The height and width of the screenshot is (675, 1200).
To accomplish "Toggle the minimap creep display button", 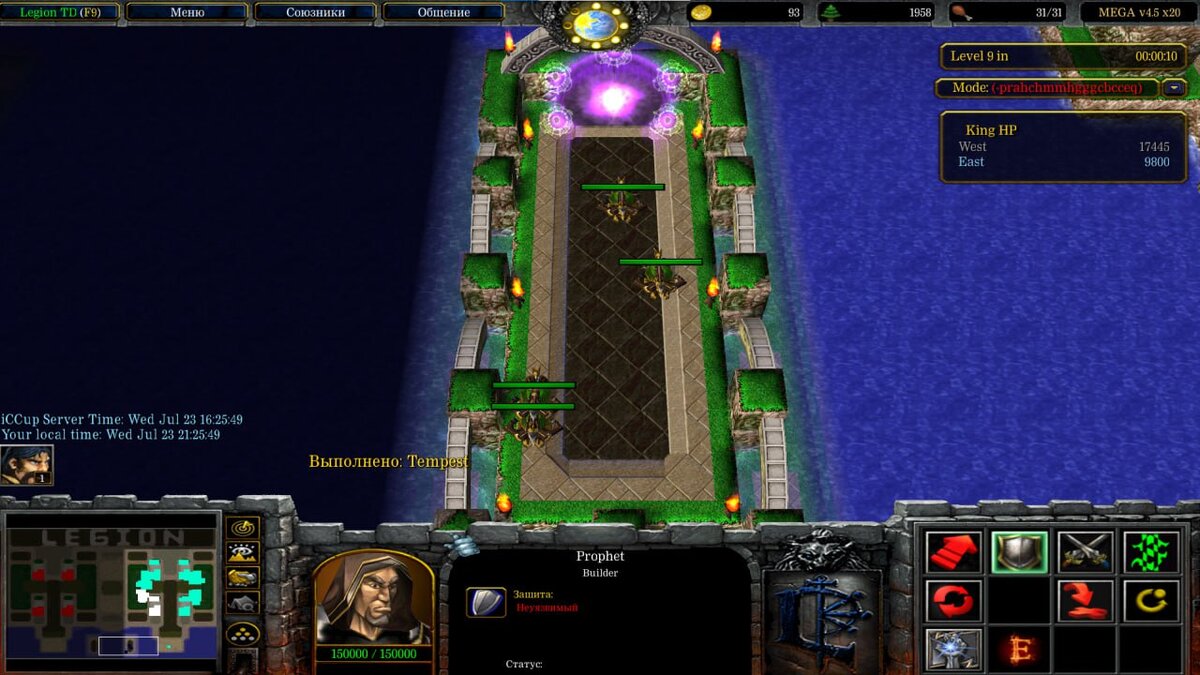I will 243,604.
